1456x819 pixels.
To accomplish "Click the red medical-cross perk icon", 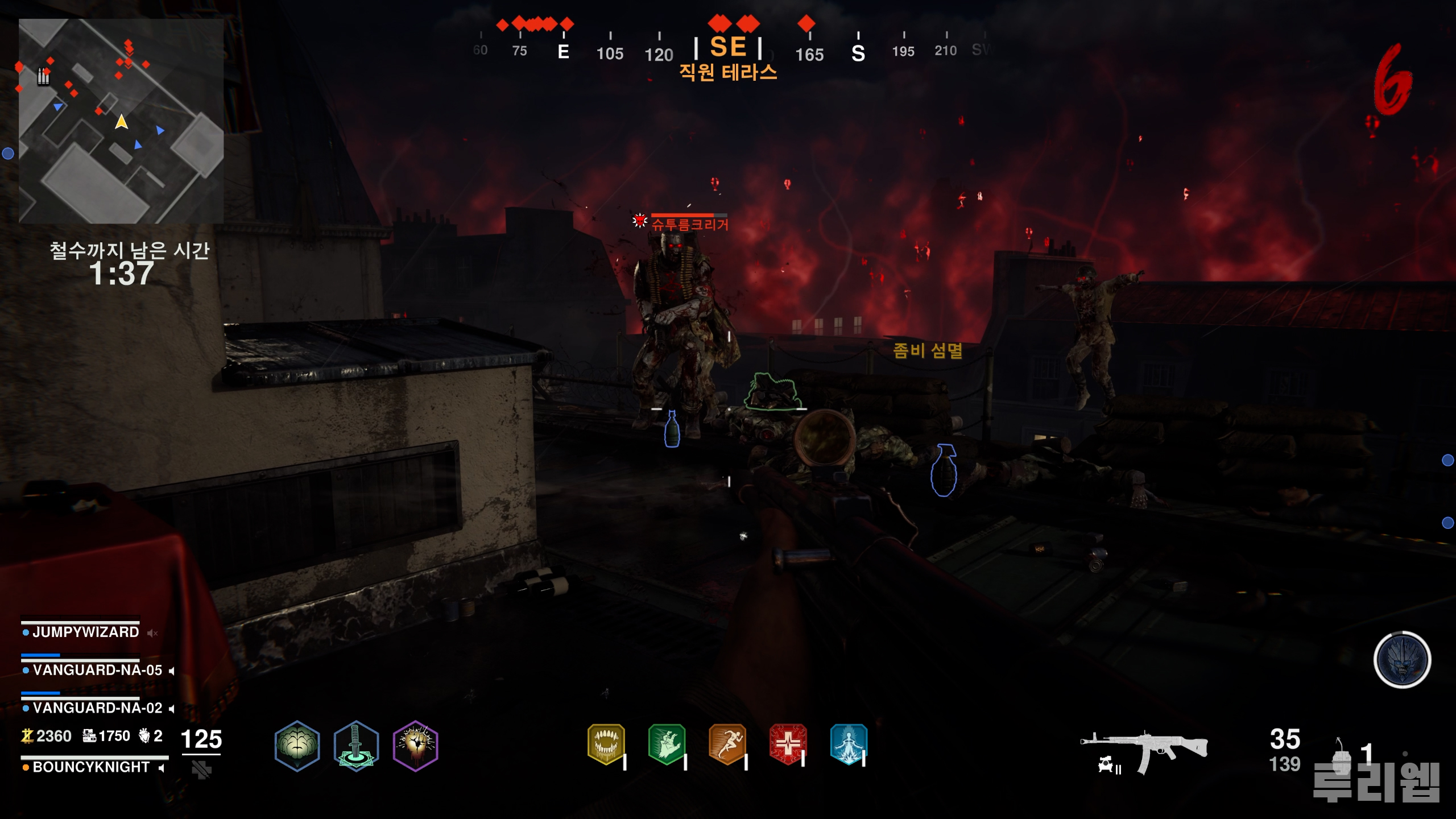I will pos(788,744).
